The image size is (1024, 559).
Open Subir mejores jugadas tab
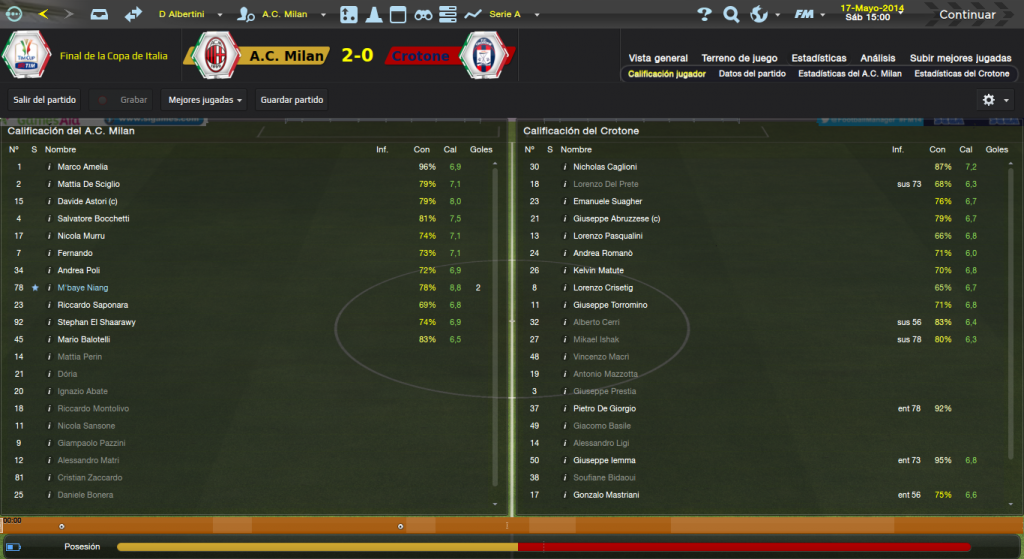tap(959, 58)
